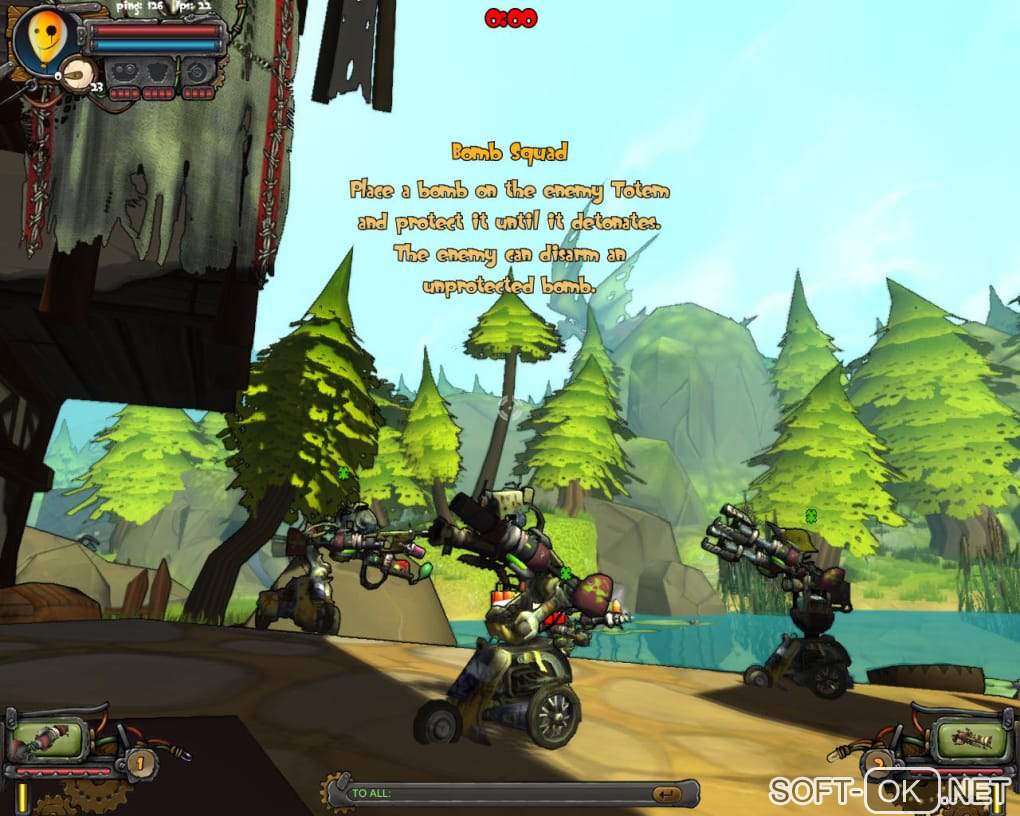
Task: Activate the twin-lens ability slot
Action: coord(125,72)
